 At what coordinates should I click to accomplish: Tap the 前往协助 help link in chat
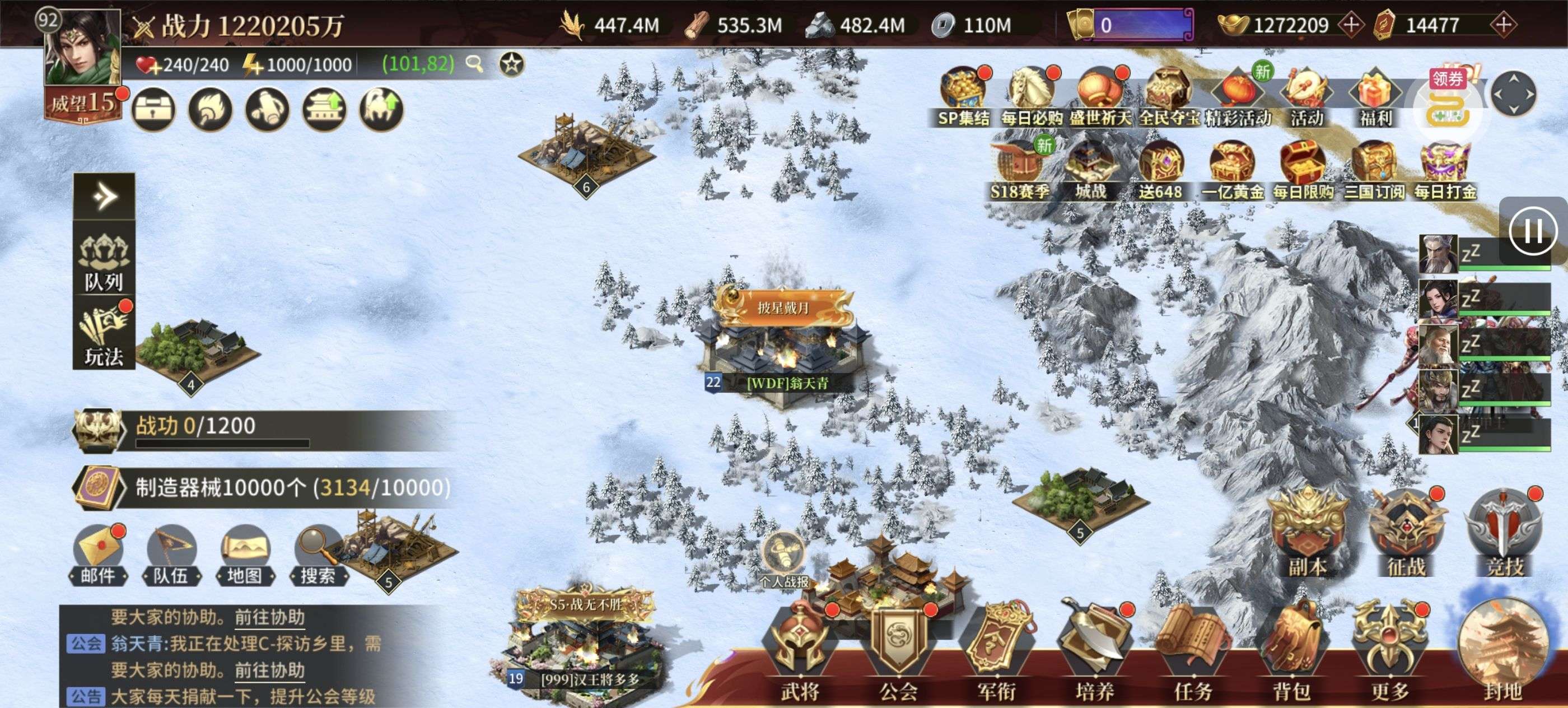click(x=270, y=670)
